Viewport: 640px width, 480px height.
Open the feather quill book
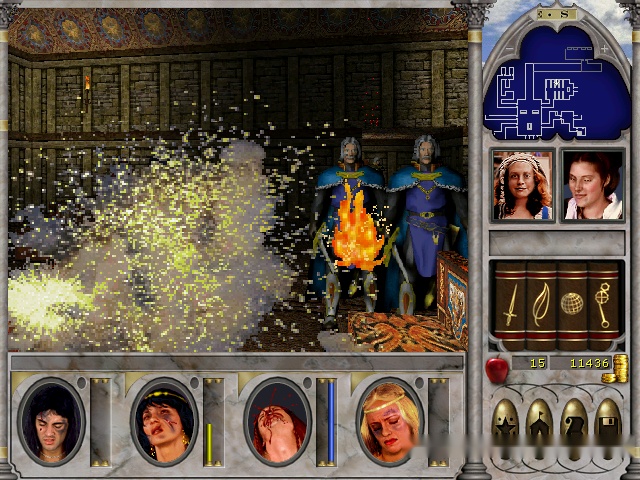coord(540,300)
